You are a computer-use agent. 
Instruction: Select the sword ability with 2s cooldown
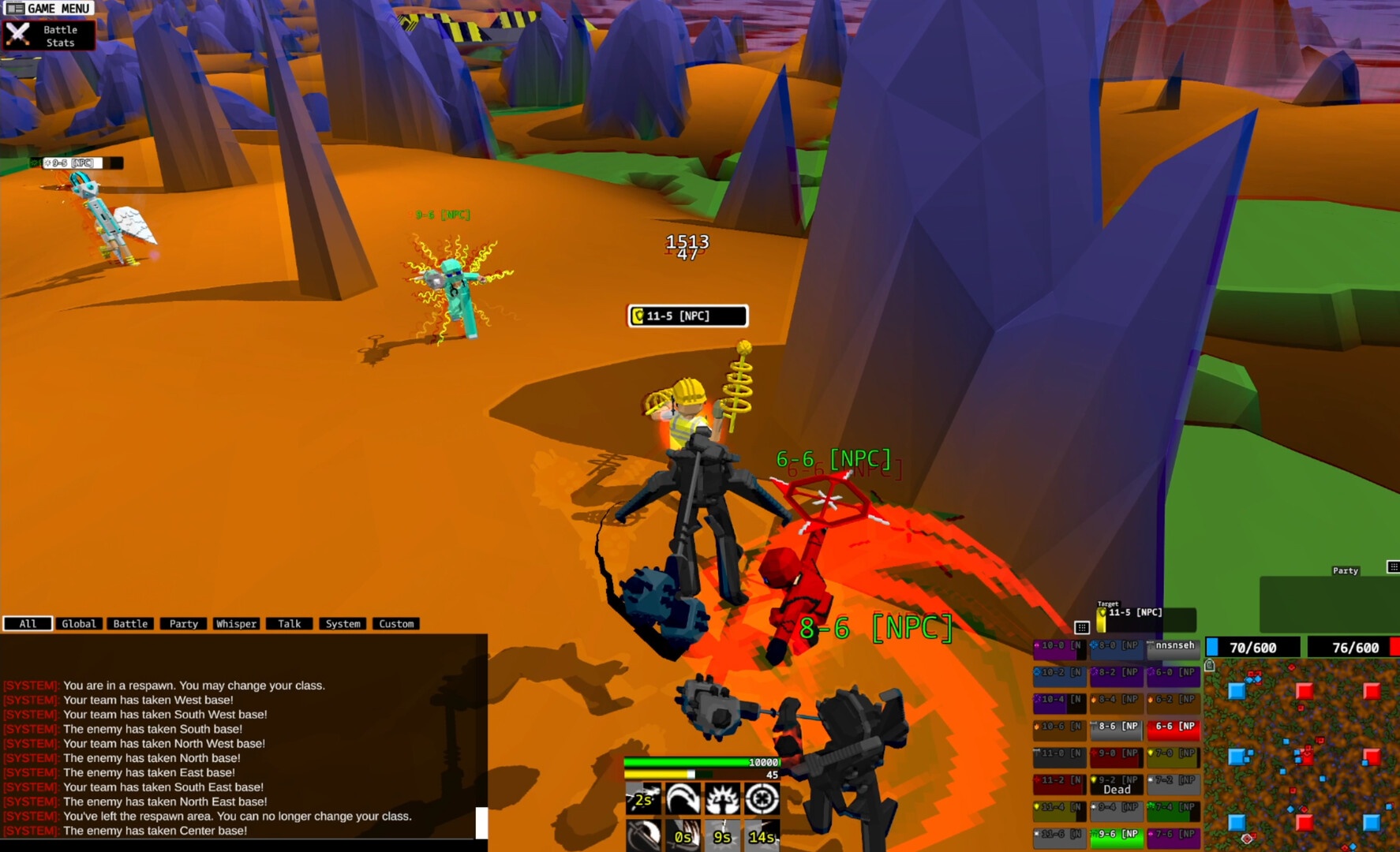pyautogui.click(x=643, y=799)
